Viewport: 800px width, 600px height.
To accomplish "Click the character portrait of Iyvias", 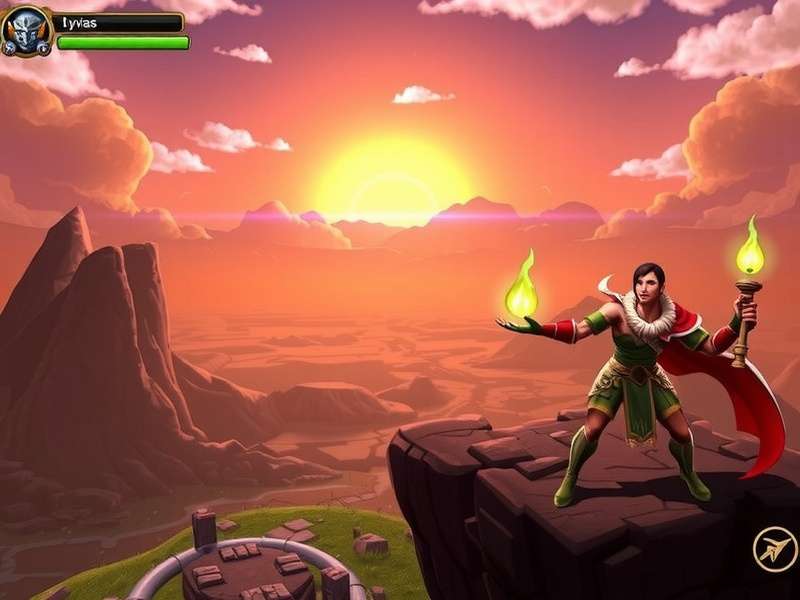I will (x=26, y=30).
